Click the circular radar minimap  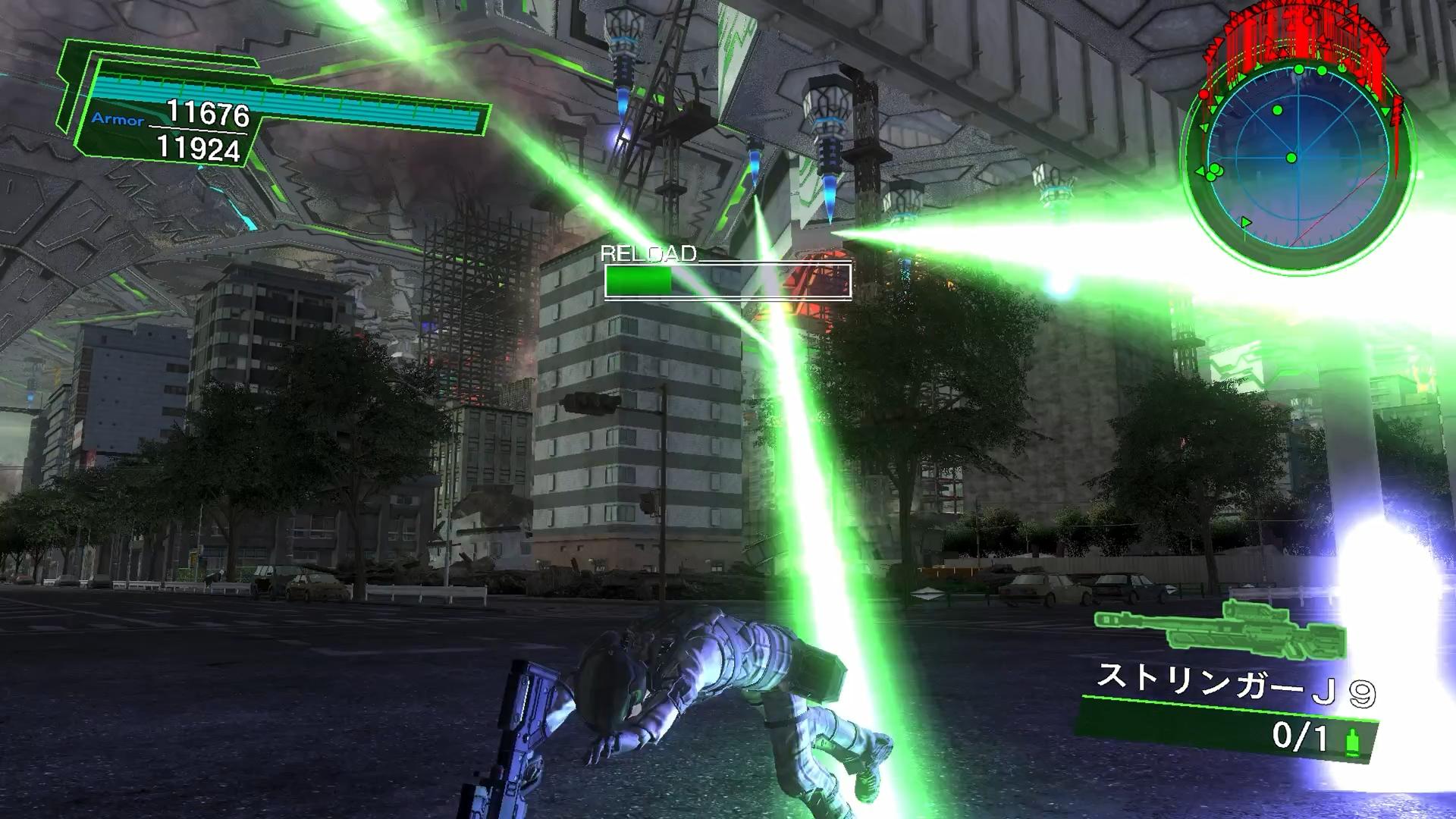coord(1298,158)
